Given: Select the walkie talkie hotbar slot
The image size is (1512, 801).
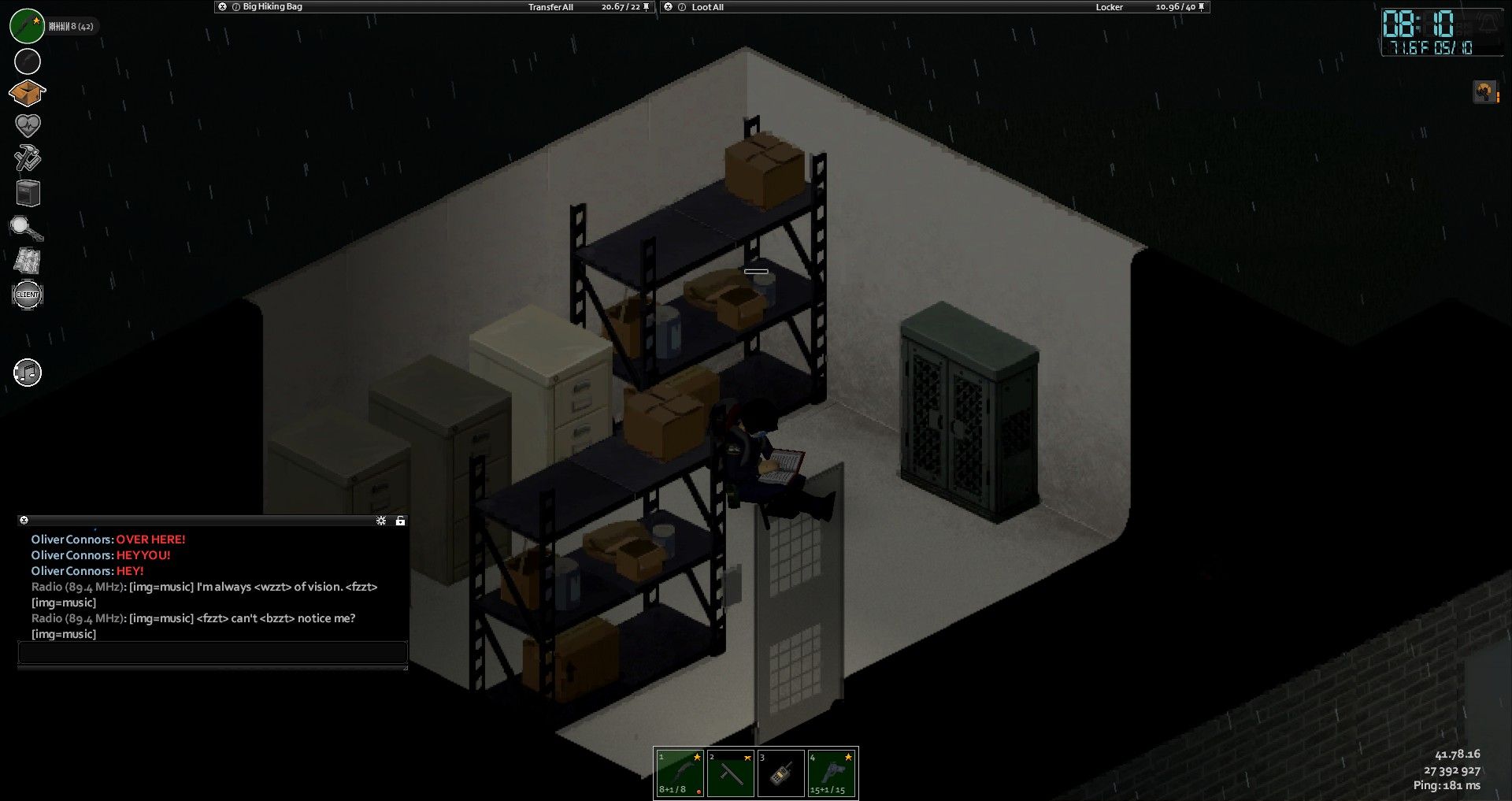Looking at the screenshot, I should pos(780,773).
